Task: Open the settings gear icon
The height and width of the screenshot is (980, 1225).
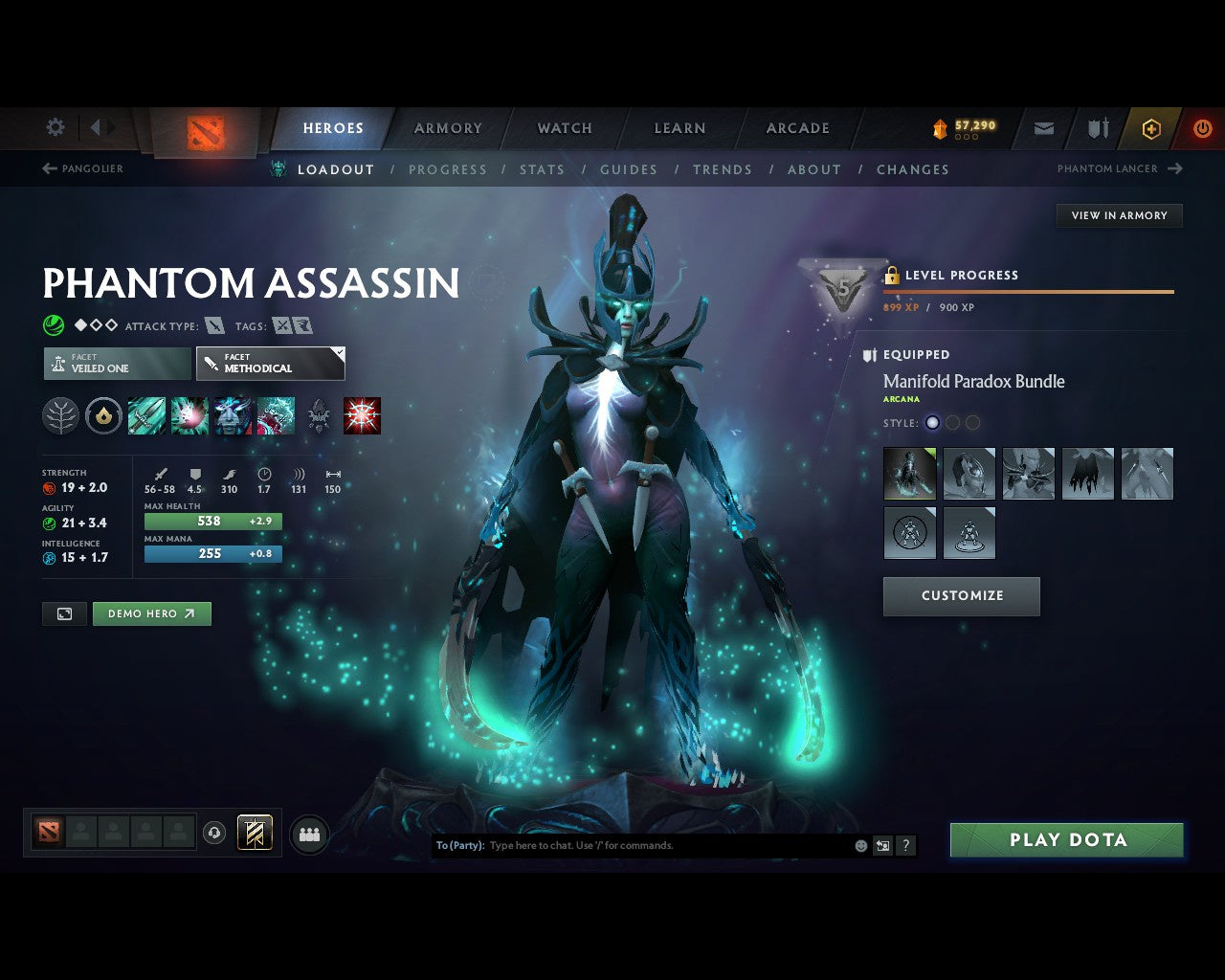Action: click(x=55, y=127)
